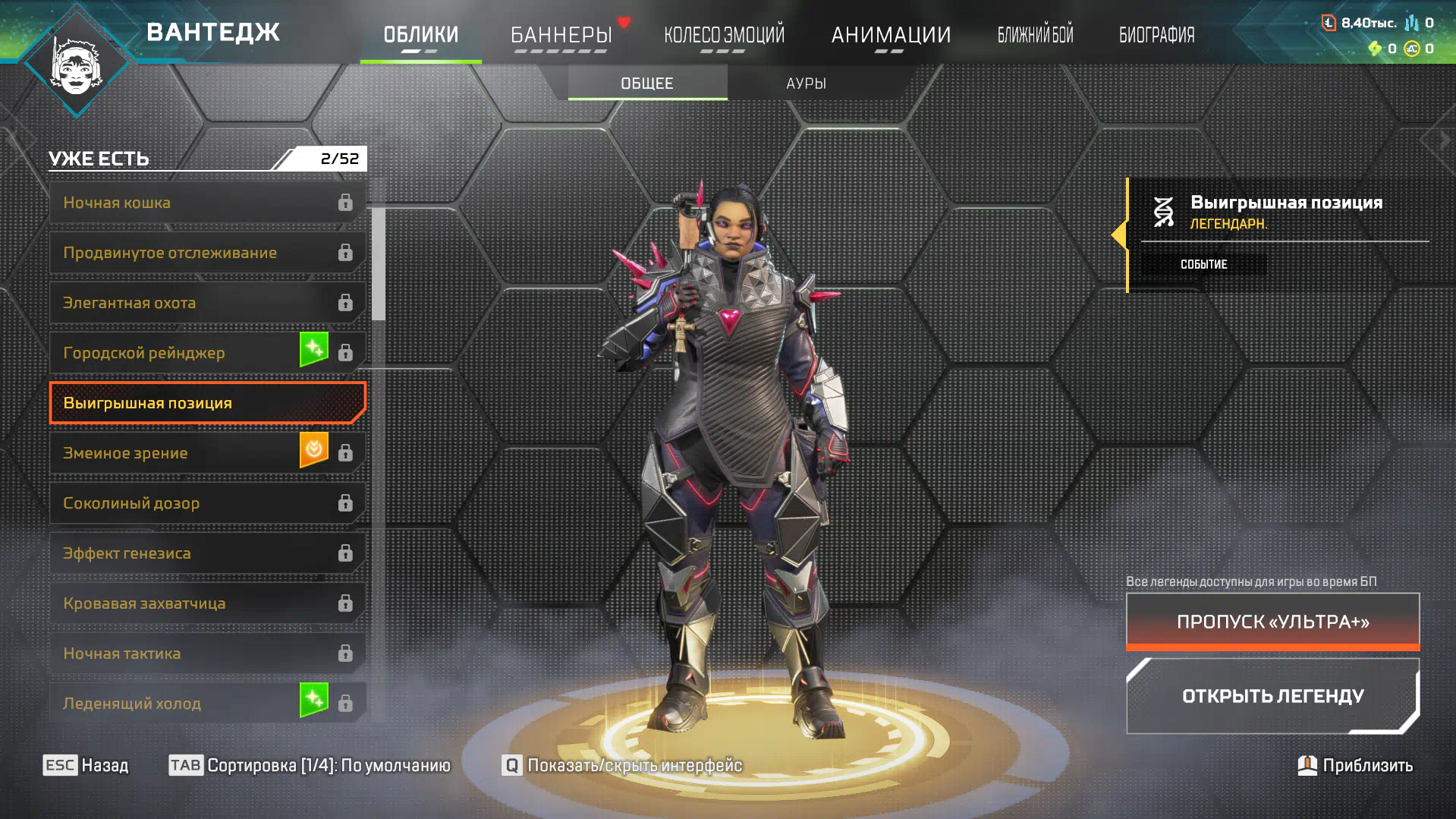Select the Ближний бой tab

click(1035, 35)
